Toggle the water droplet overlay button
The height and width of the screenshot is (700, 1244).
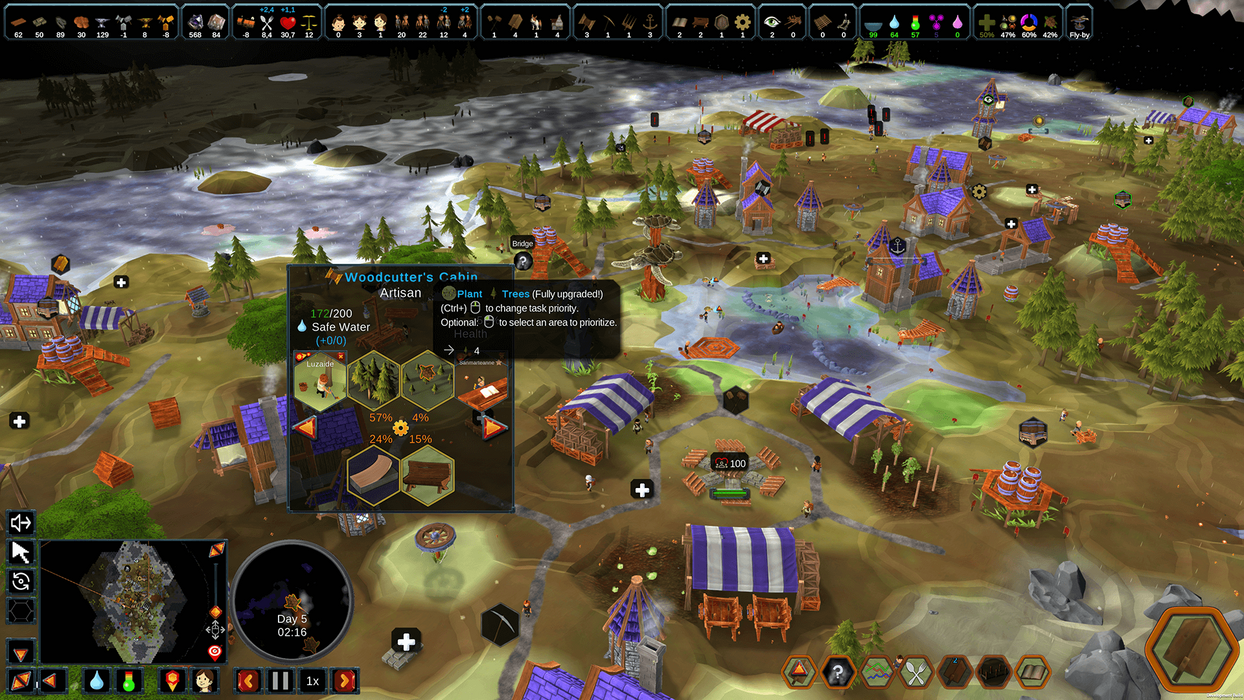(x=96, y=681)
